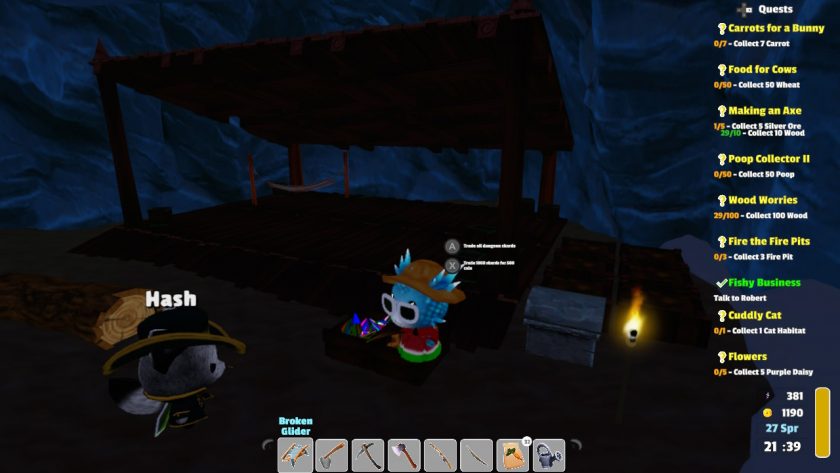Select the shovel in the hotbar
The image size is (840, 473).
pos(332,455)
